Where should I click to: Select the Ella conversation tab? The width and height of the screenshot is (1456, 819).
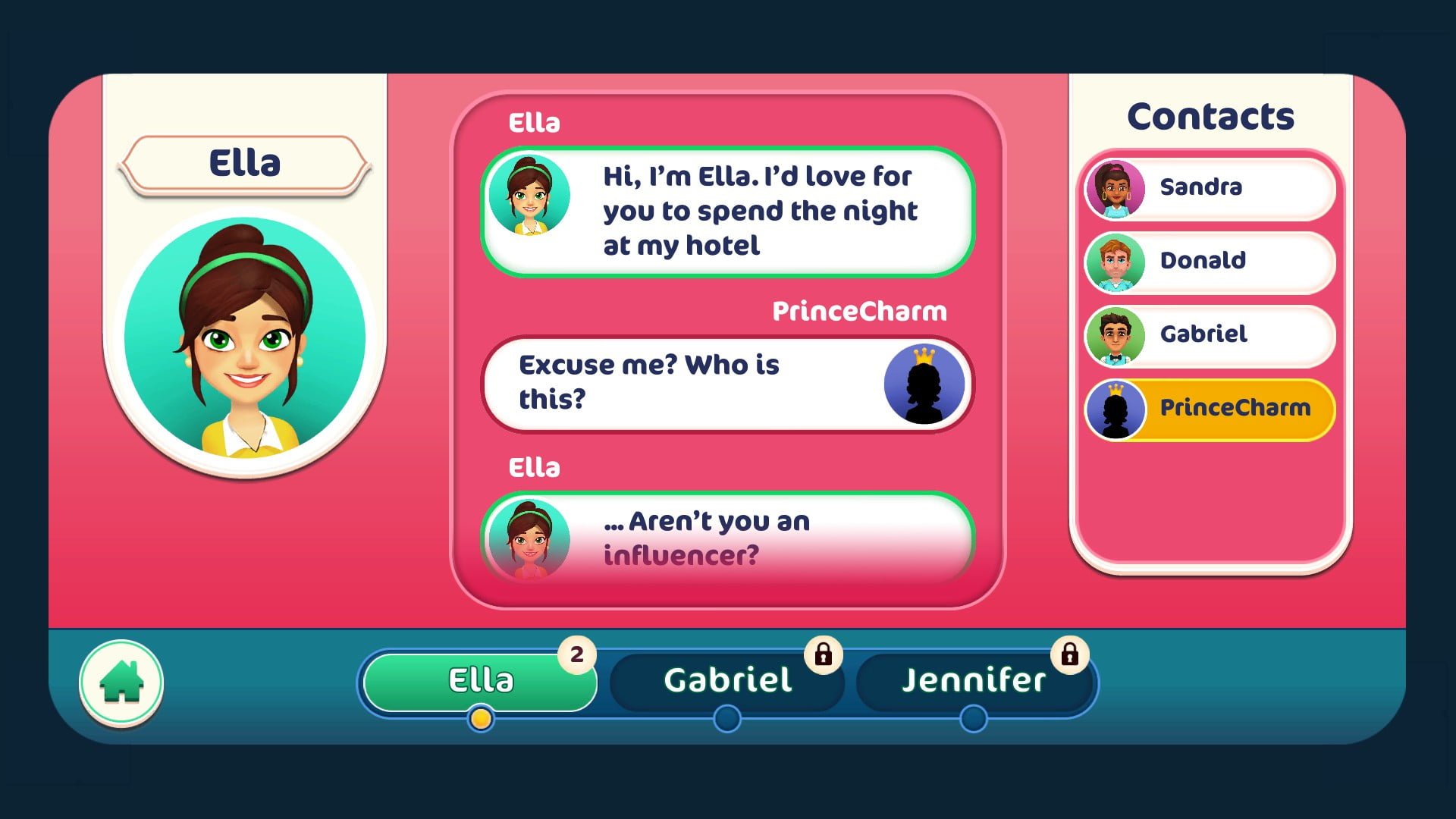pos(480,680)
